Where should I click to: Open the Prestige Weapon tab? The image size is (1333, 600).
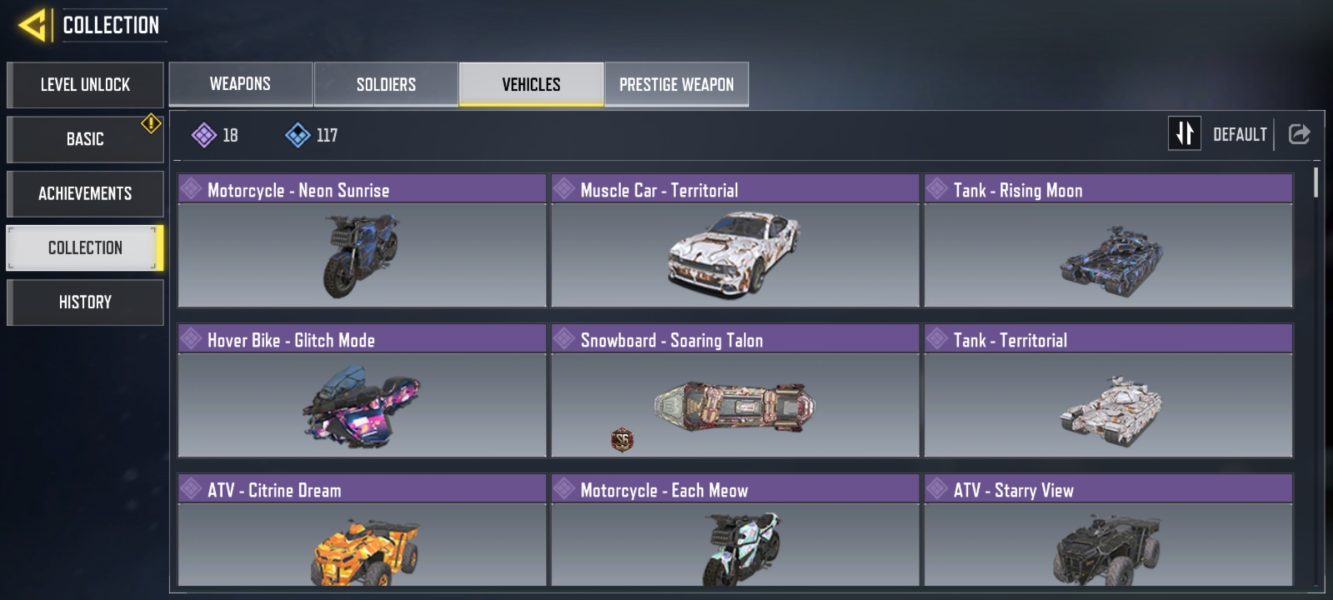[676, 84]
